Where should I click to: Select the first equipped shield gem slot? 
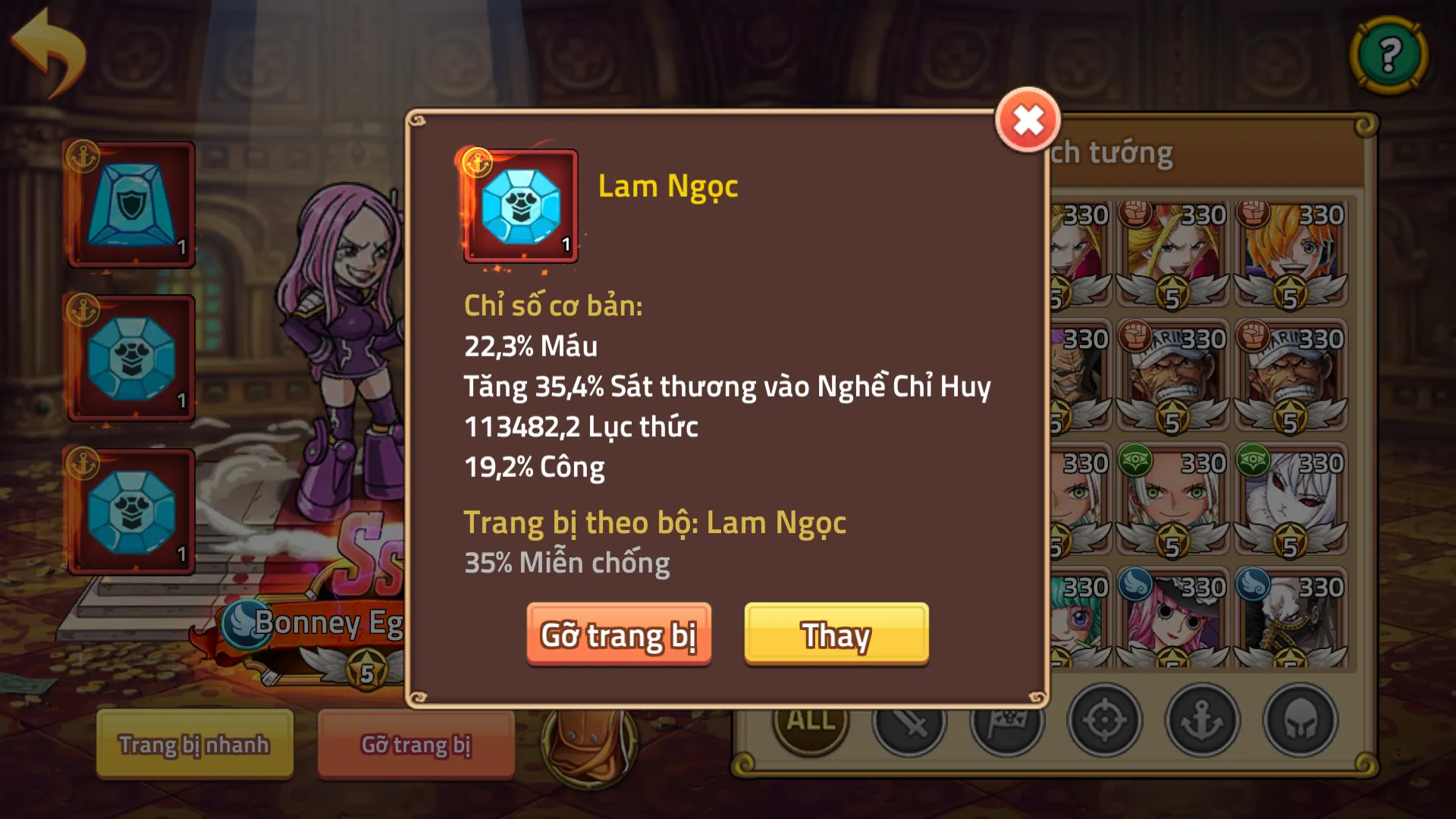[x=130, y=205]
